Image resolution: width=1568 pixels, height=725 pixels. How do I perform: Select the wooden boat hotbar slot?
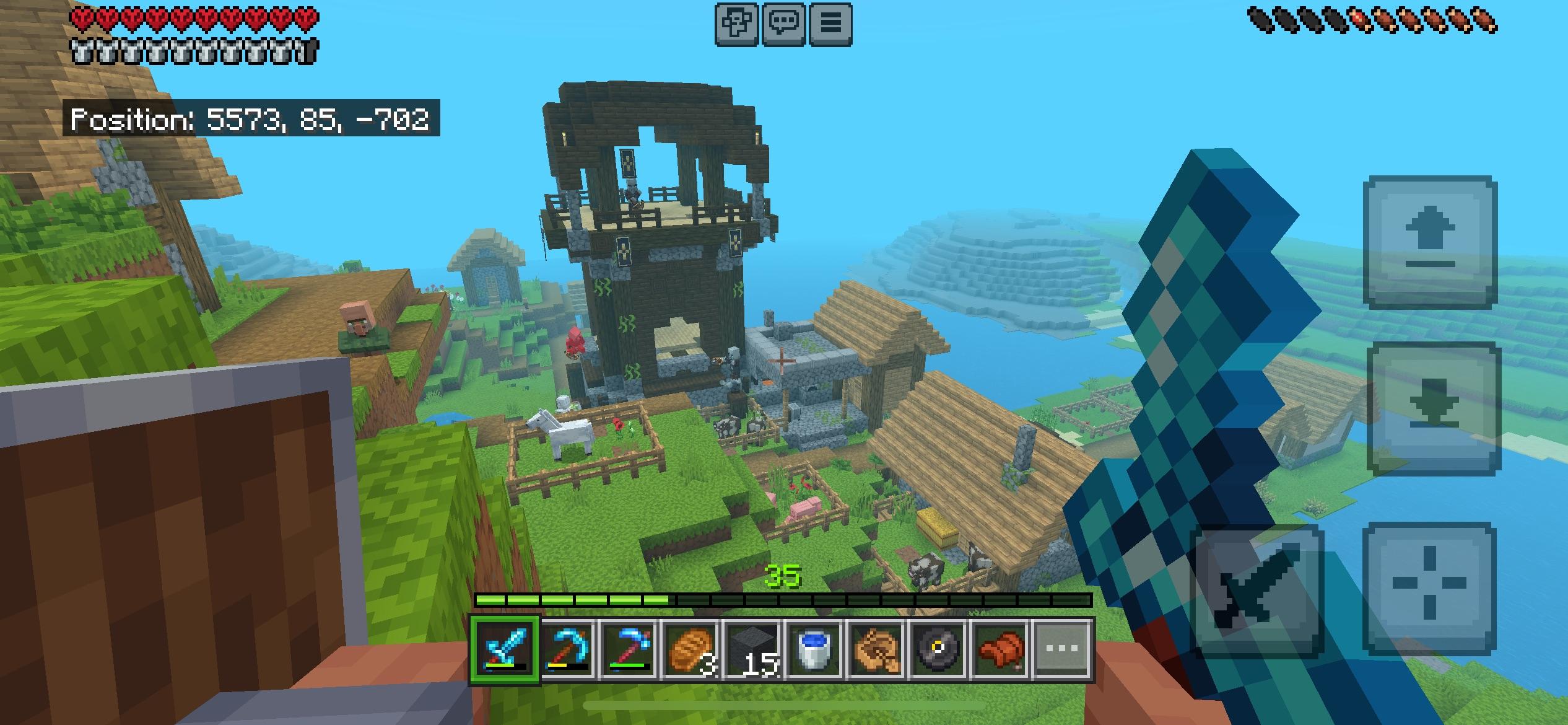coord(877,649)
